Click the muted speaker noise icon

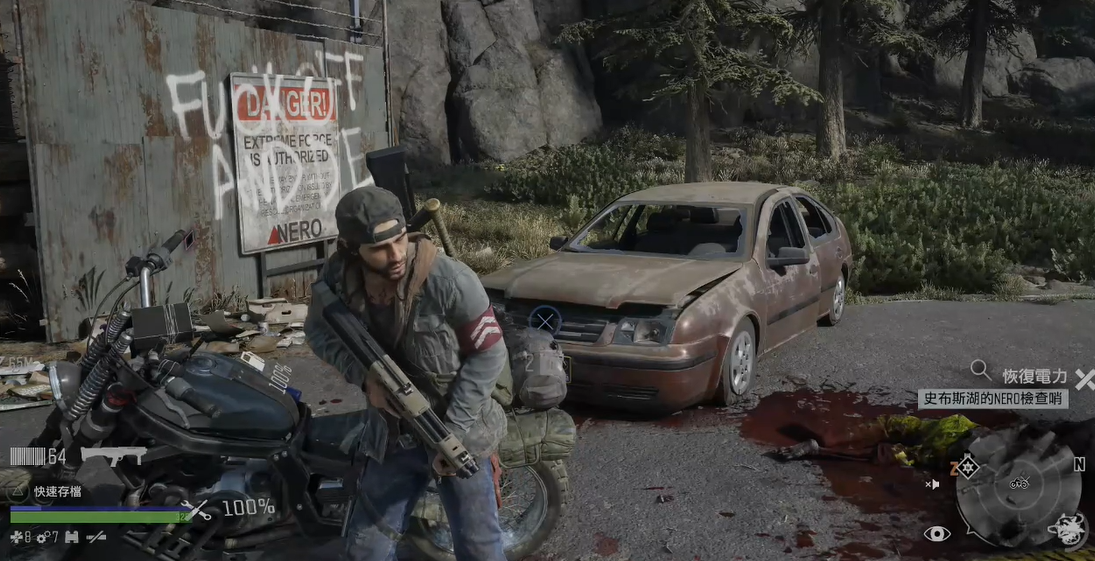(932, 485)
